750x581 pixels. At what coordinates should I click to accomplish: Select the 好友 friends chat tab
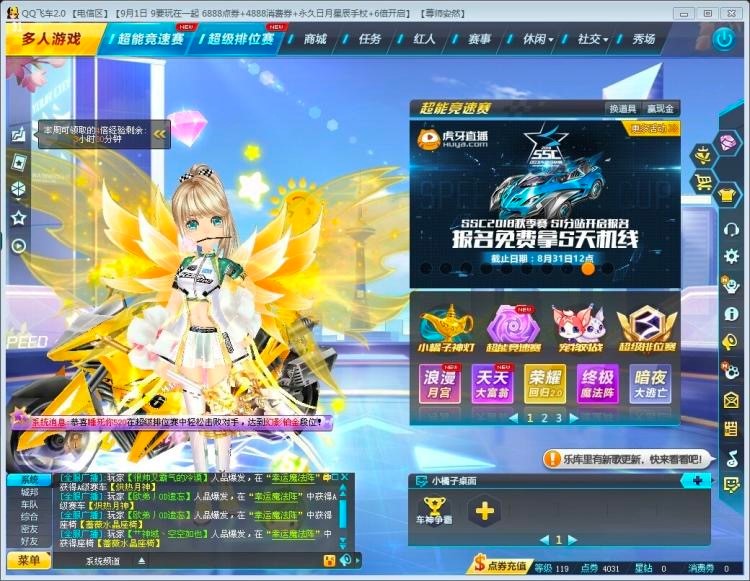29,541
